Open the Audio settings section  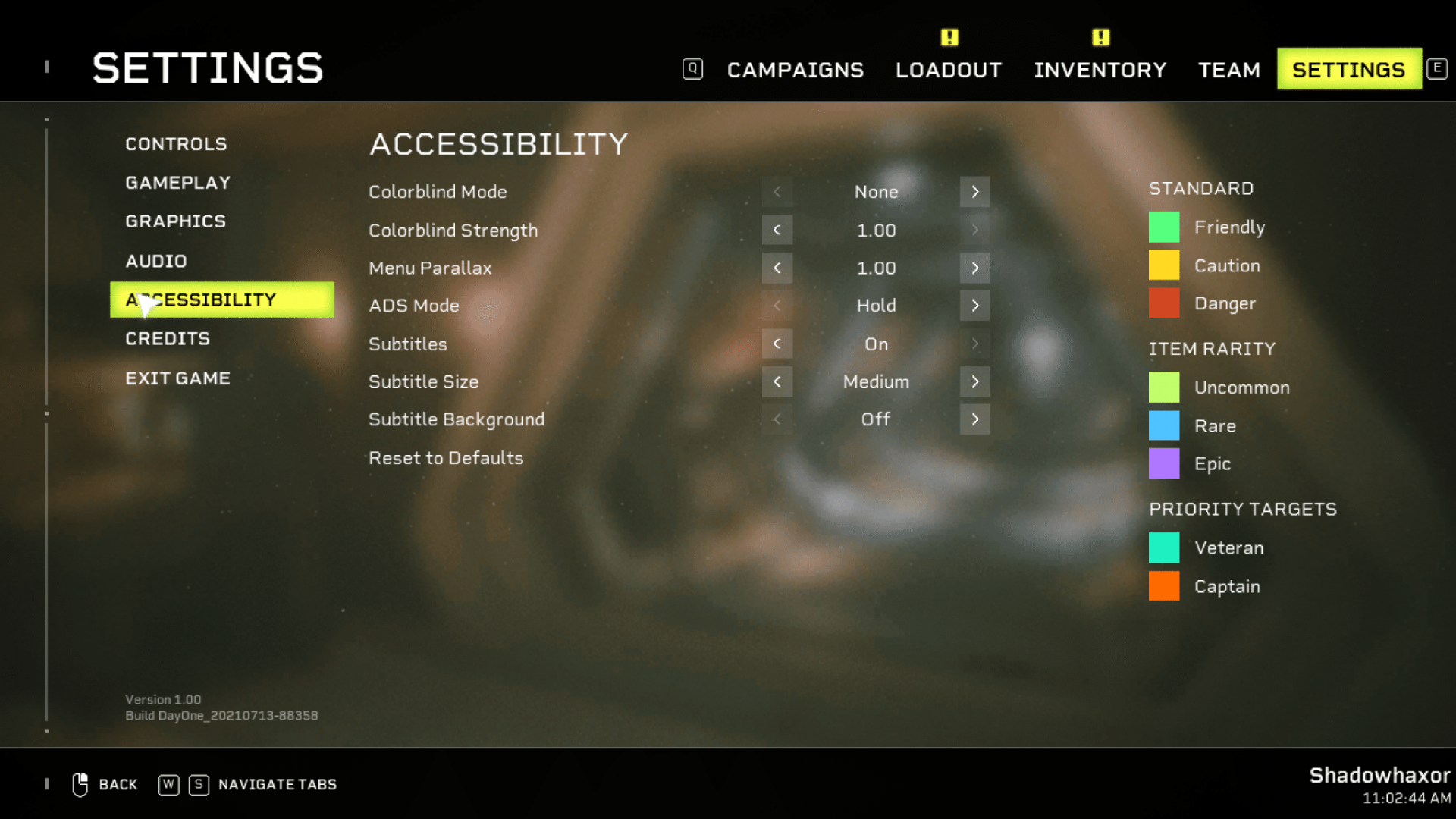click(x=155, y=261)
